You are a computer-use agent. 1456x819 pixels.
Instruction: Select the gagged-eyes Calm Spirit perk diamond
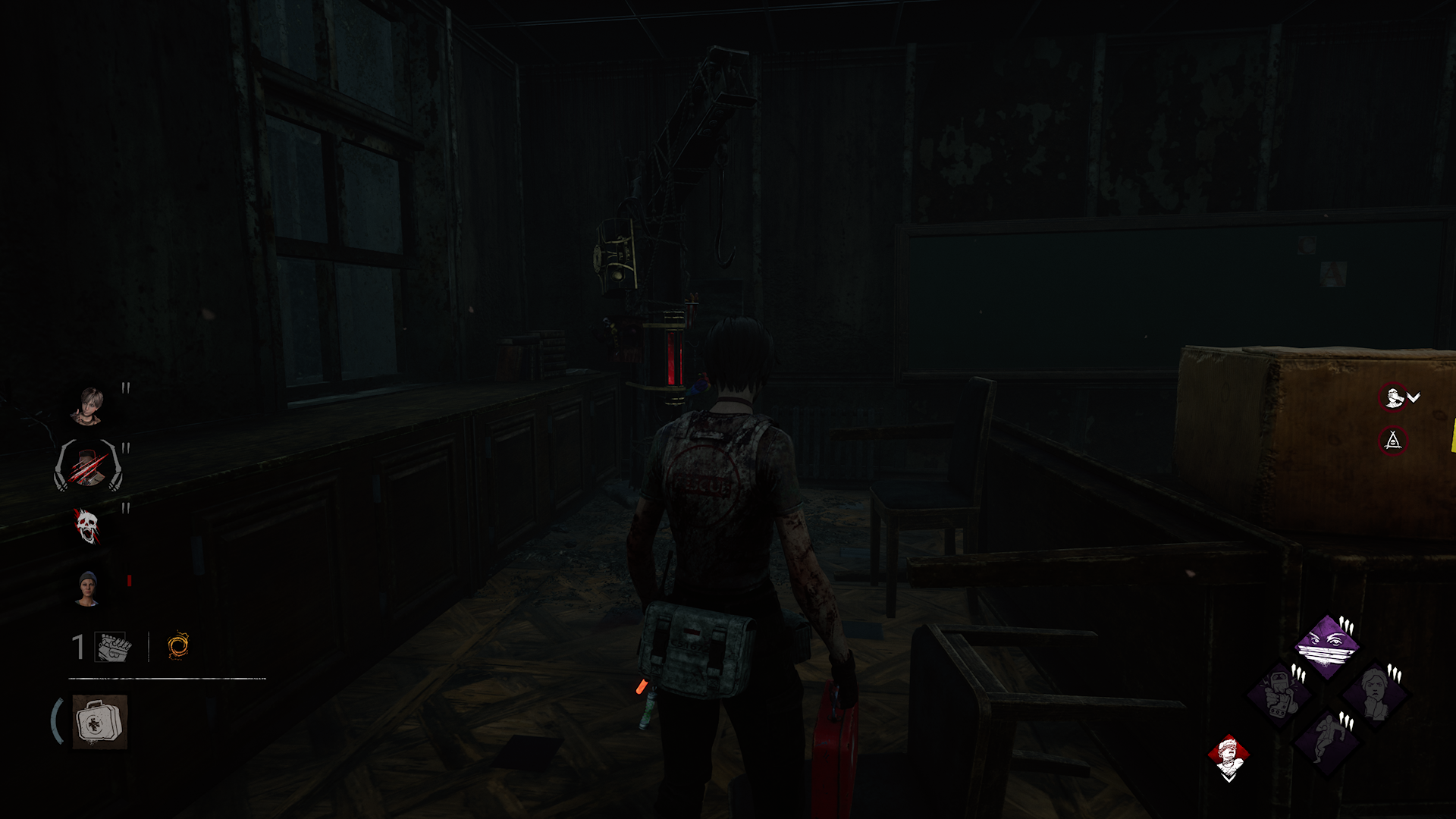[1324, 646]
